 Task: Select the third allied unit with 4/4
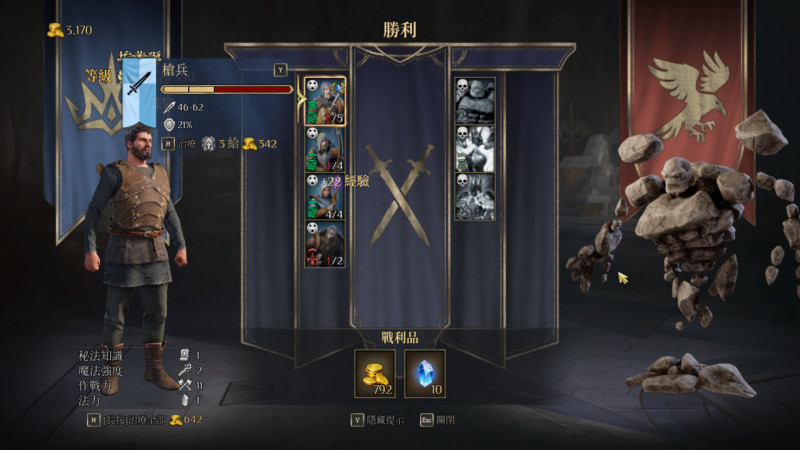tap(325, 197)
